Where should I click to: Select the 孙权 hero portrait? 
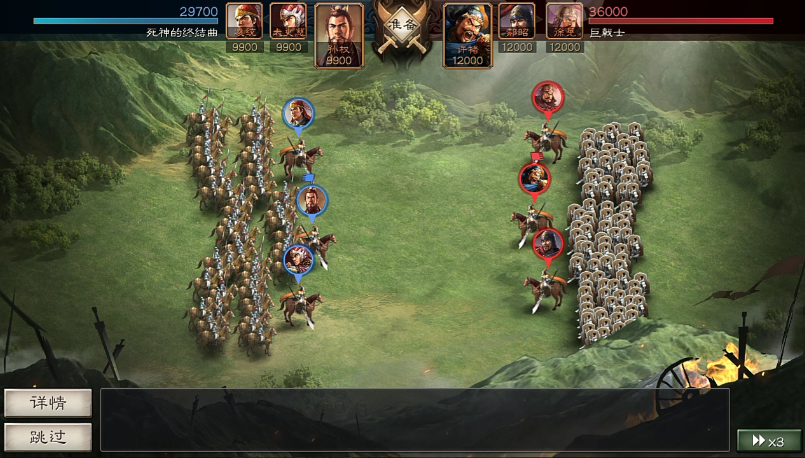pyautogui.click(x=339, y=35)
